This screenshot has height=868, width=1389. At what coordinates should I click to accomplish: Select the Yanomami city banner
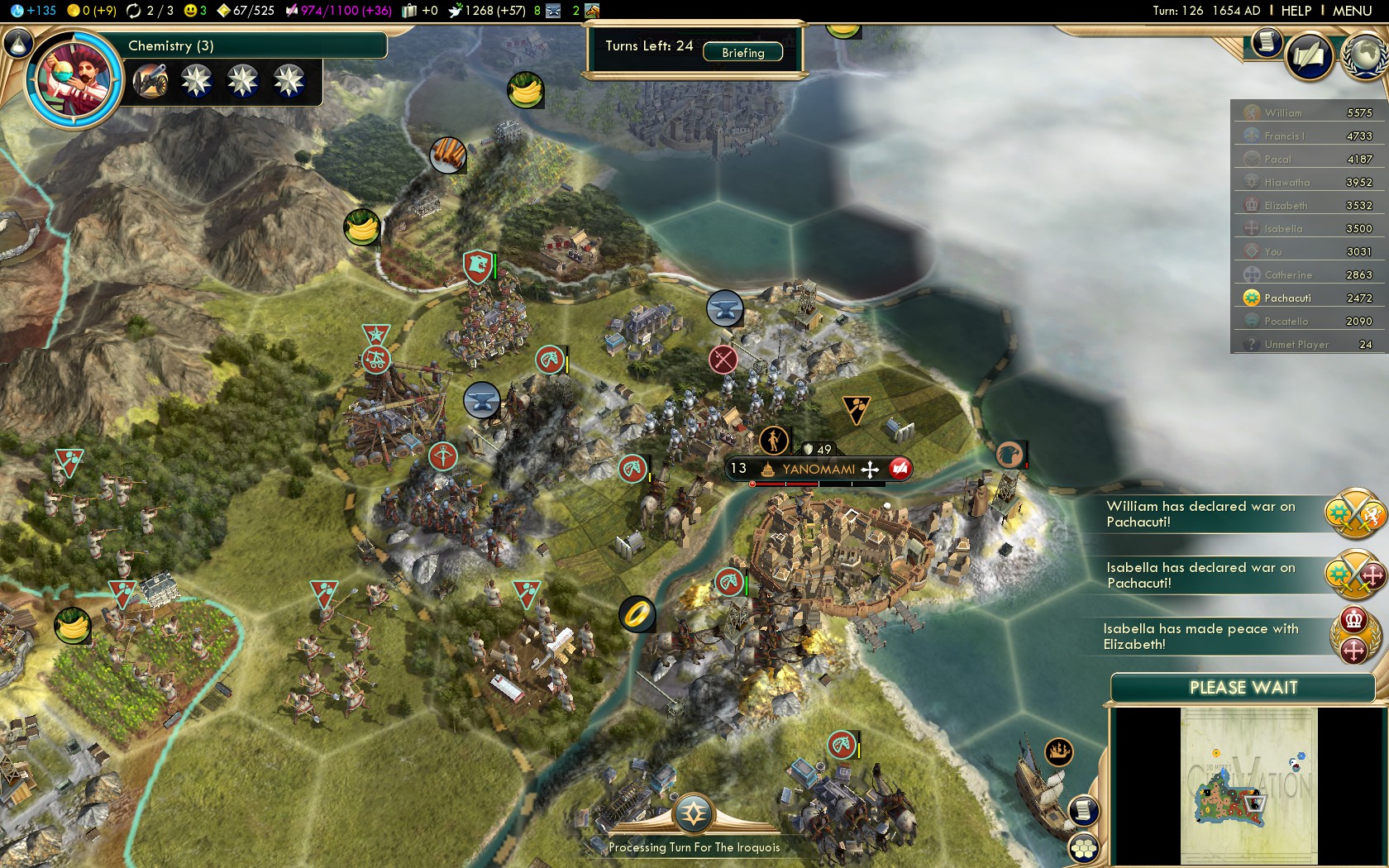click(818, 470)
